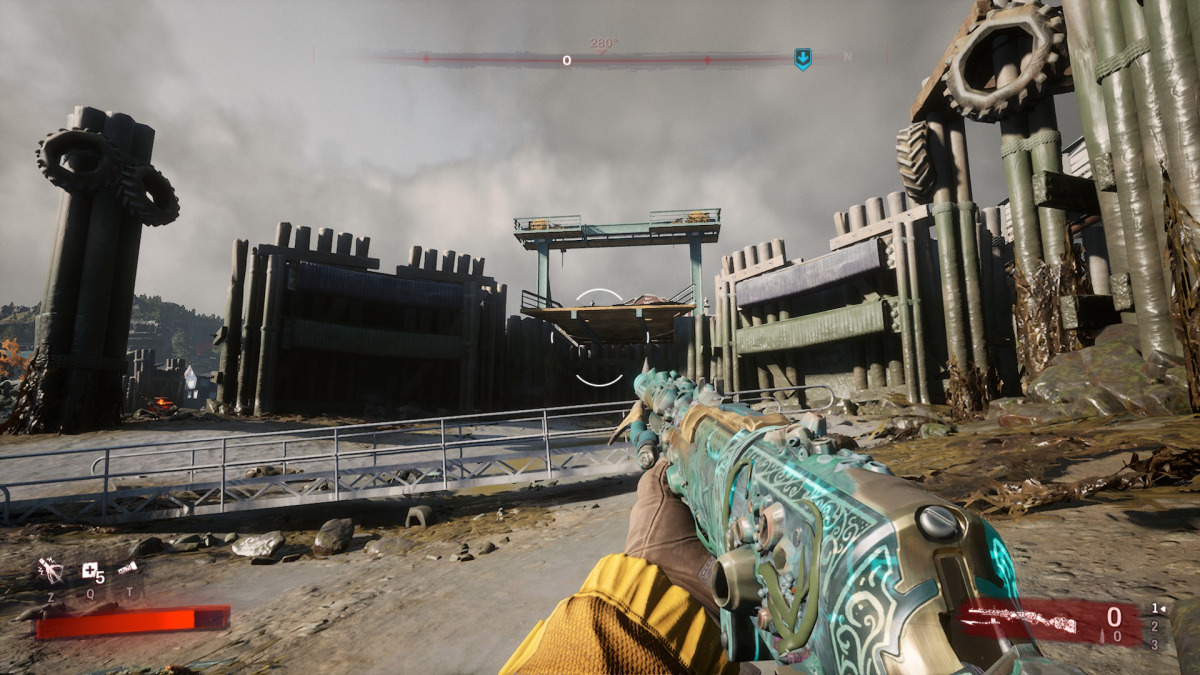Select the blue objective marker on the compass

pyautogui.click(x=802, y=59)
